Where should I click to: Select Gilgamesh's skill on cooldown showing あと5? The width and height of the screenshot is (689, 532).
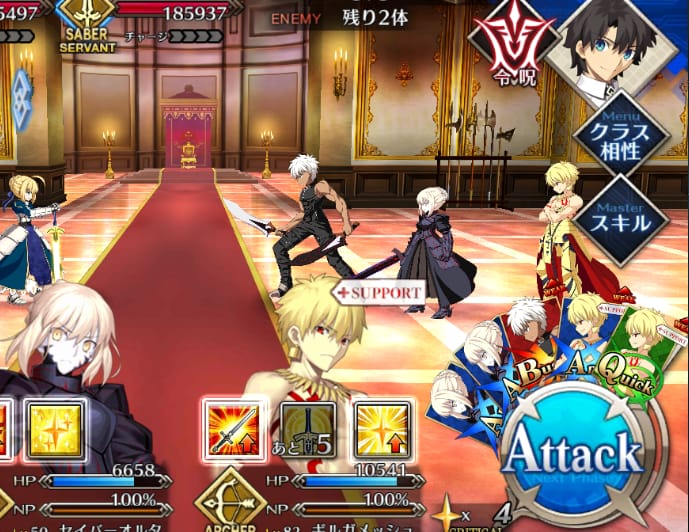point(307,431)
